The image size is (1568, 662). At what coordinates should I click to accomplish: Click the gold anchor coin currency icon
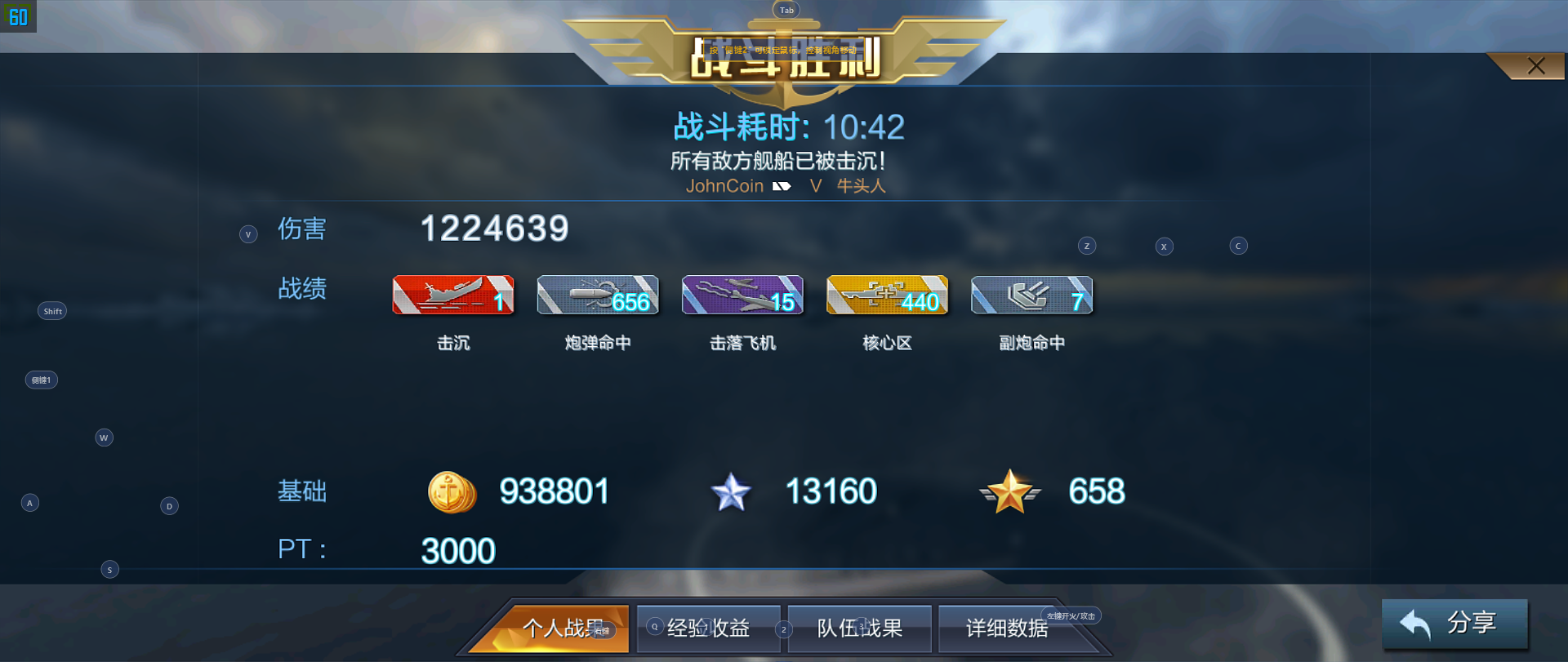[x=452, y=492]
